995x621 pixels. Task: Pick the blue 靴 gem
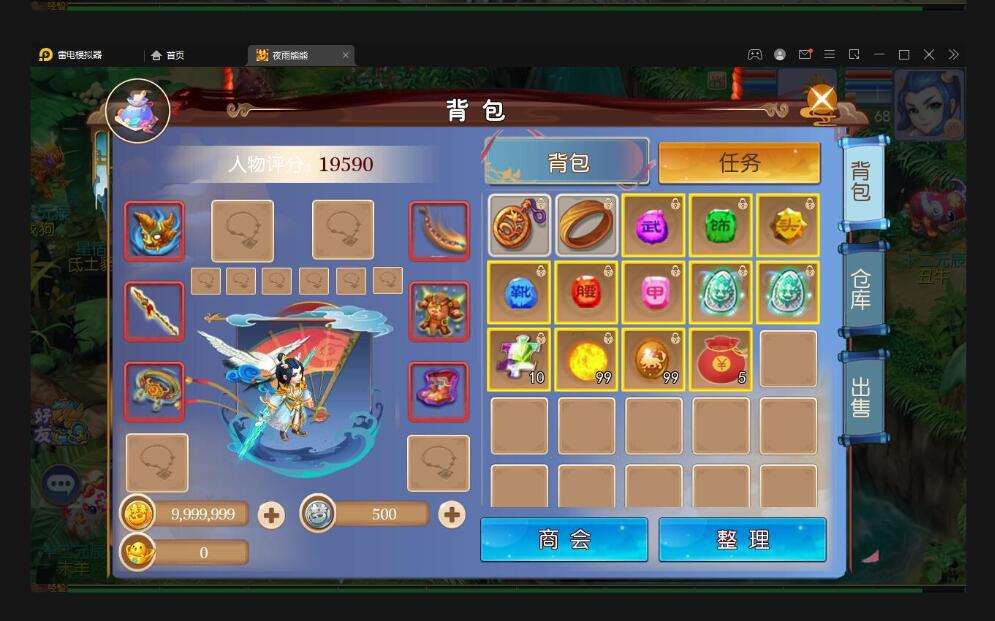tap(519, 292)
